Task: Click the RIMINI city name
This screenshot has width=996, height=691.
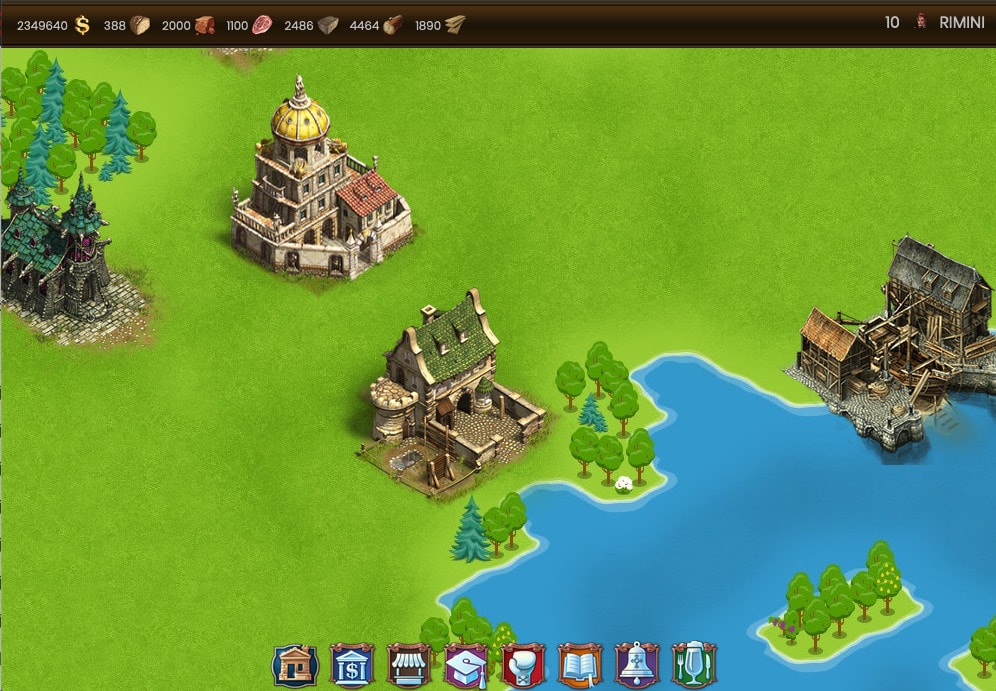Action: [961, 23]
